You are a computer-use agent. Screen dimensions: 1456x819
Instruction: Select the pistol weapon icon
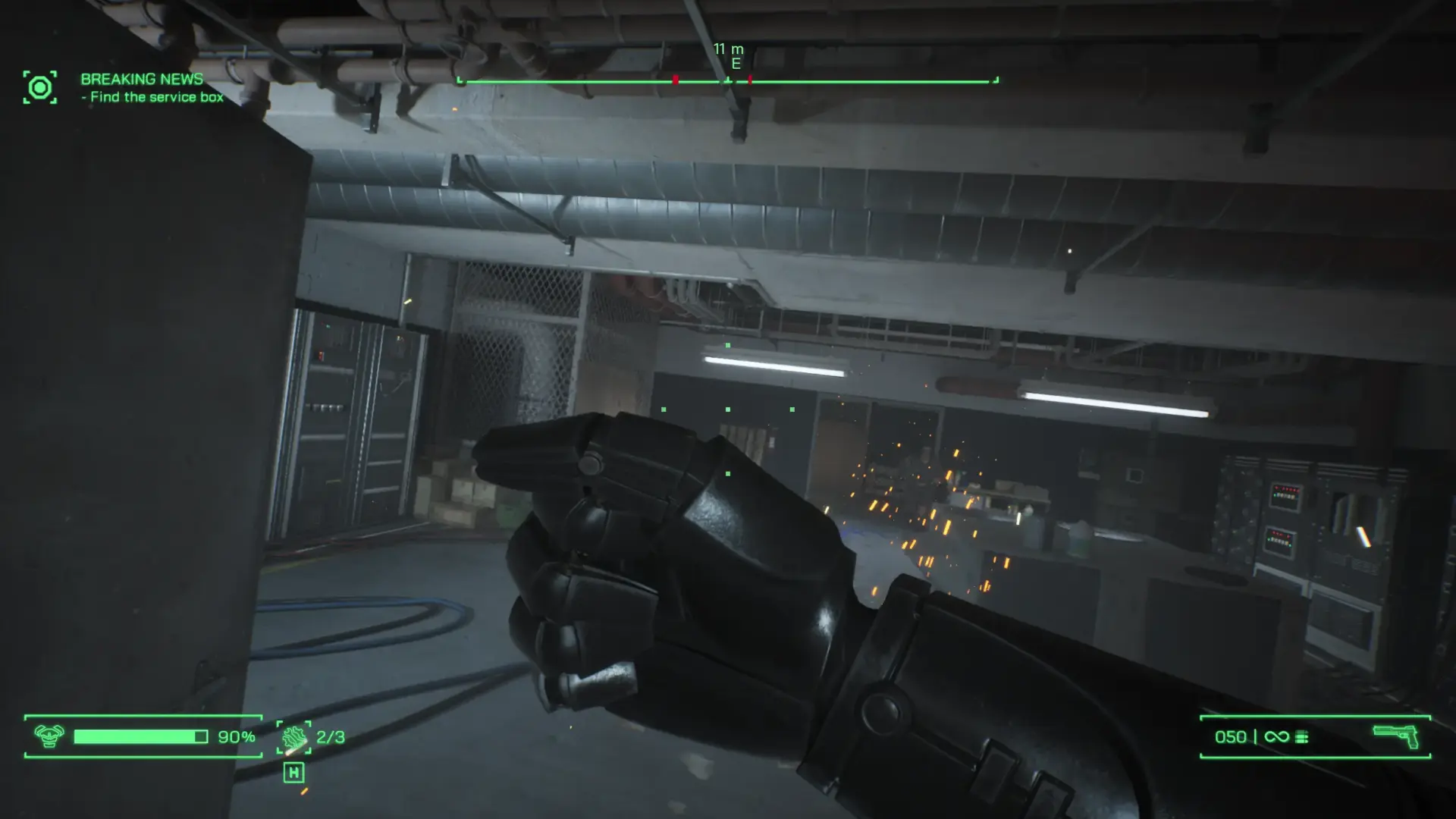tap(1395, 736)
